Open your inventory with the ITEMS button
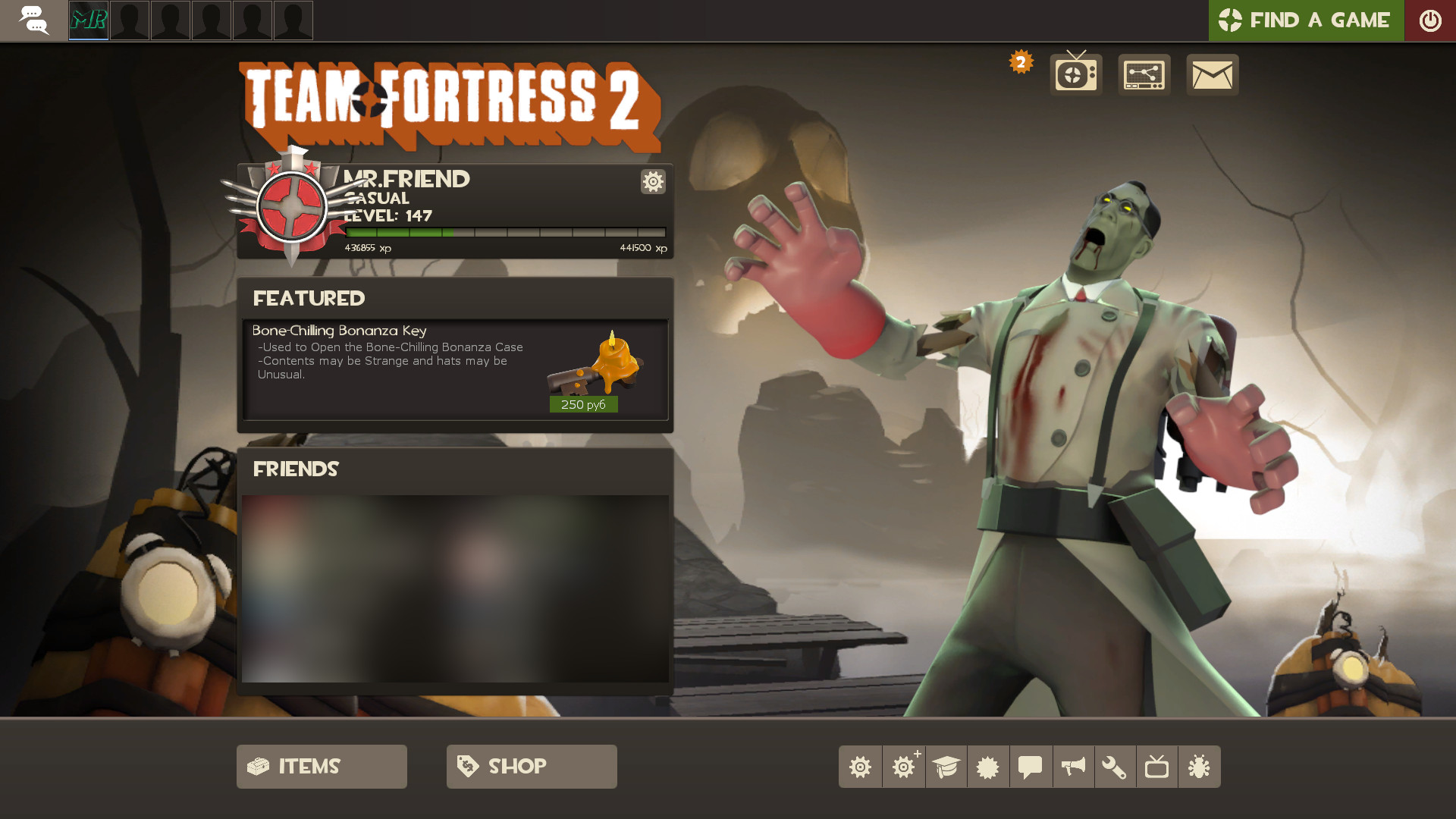This screenshot has height=819, width=1456. [321, 766]
